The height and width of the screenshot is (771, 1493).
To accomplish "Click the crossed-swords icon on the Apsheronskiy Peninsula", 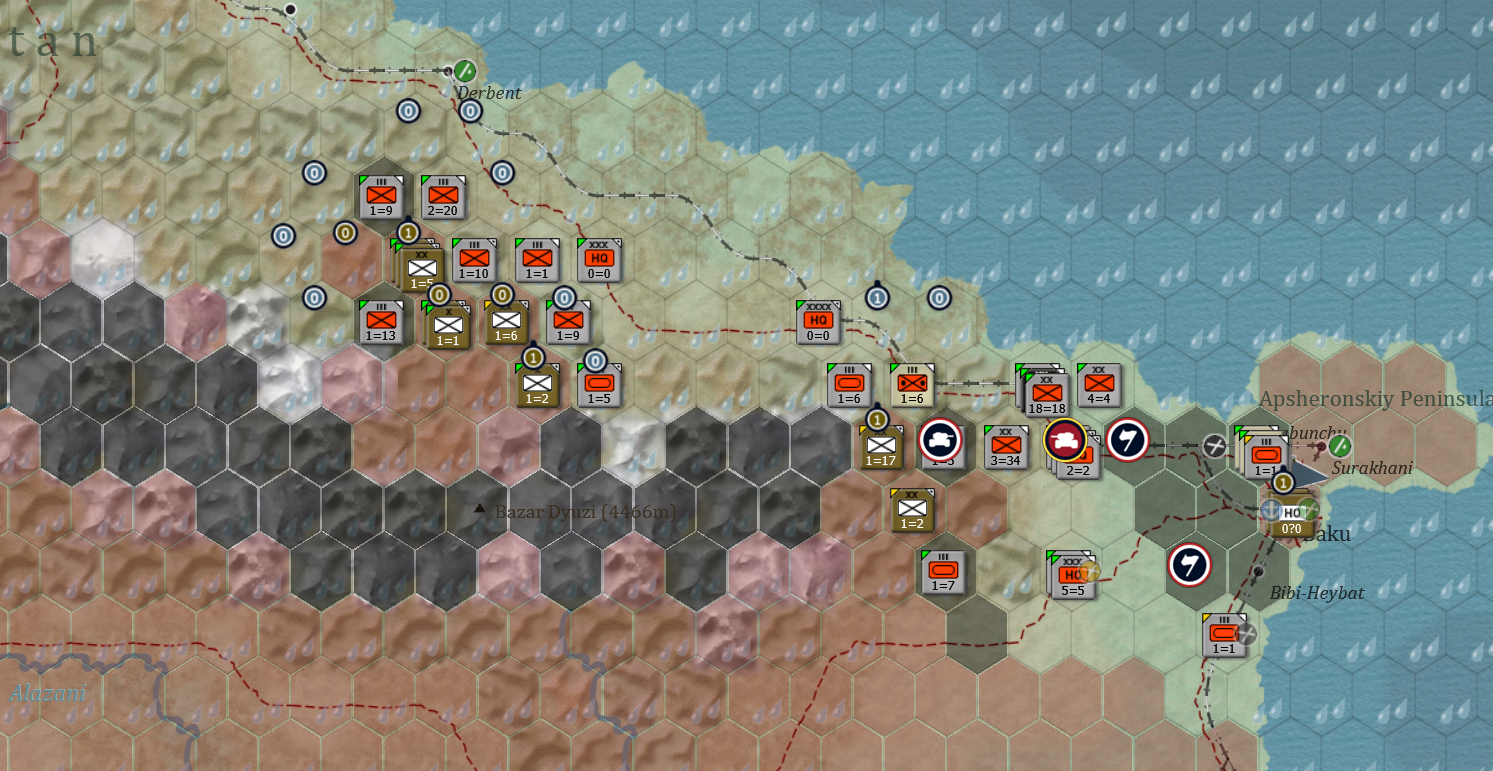I will click(x=1214, y=447).
